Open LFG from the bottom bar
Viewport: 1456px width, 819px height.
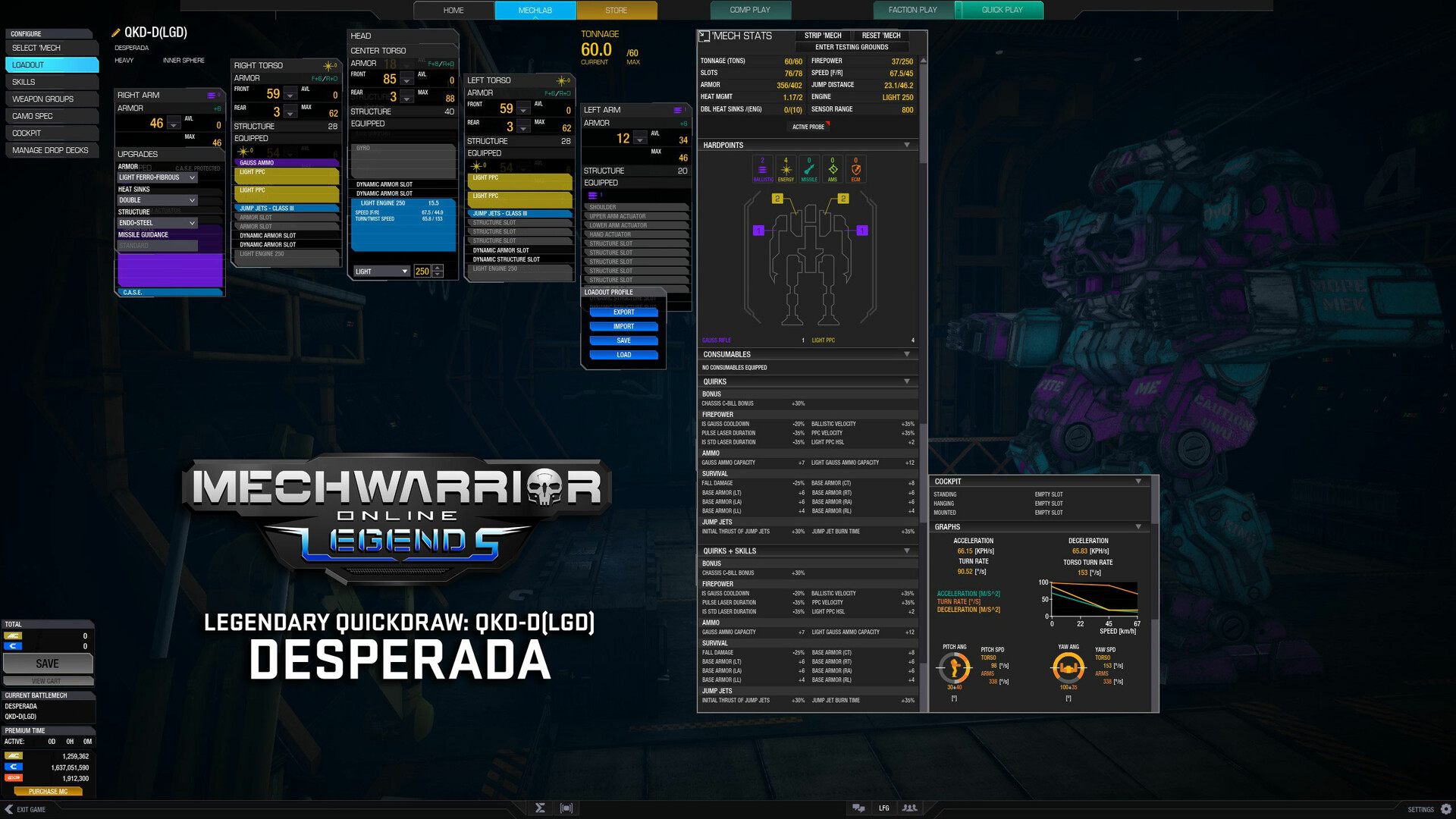(x=883, y=808)
